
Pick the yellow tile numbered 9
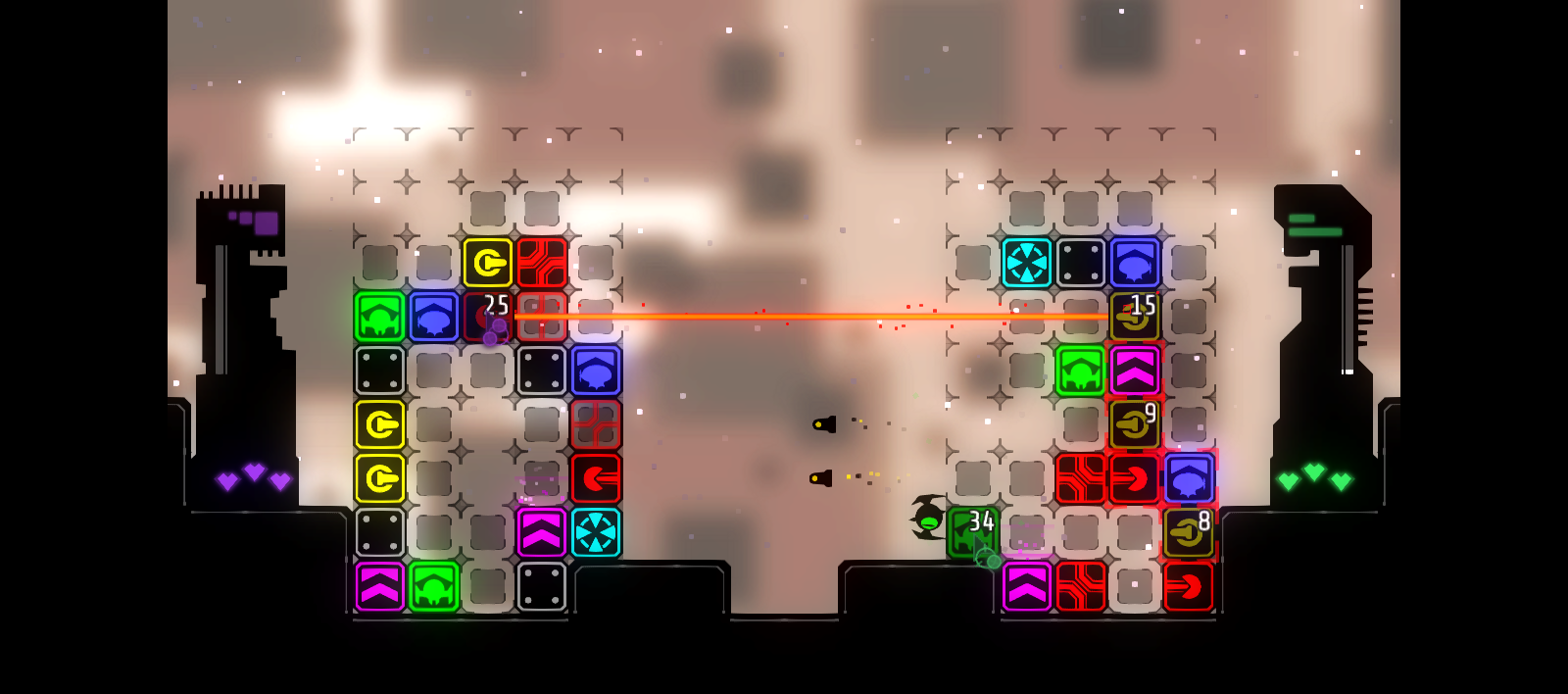(1135, 424)
